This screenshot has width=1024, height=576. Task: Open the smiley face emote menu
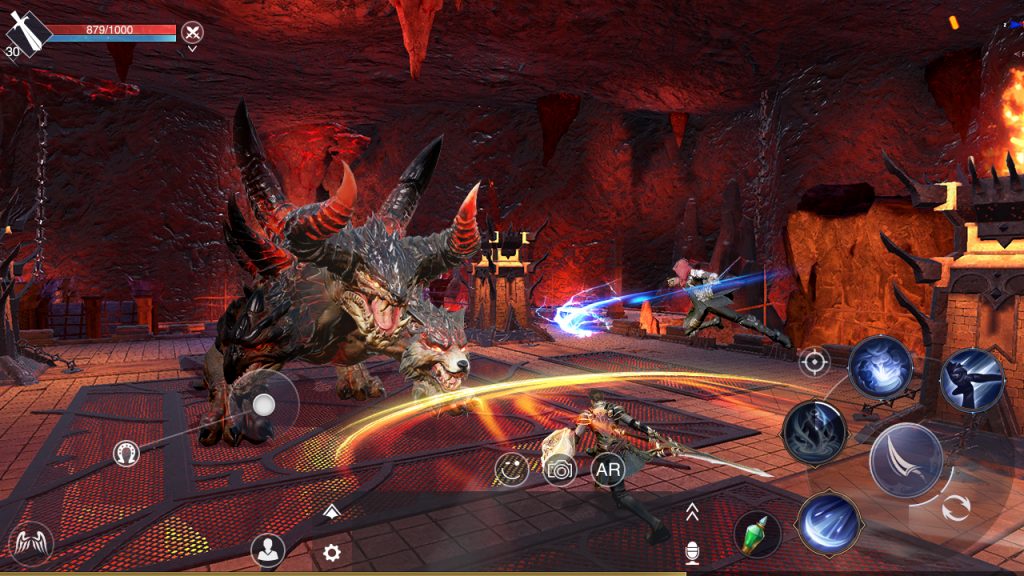click(x=512, y=468)
